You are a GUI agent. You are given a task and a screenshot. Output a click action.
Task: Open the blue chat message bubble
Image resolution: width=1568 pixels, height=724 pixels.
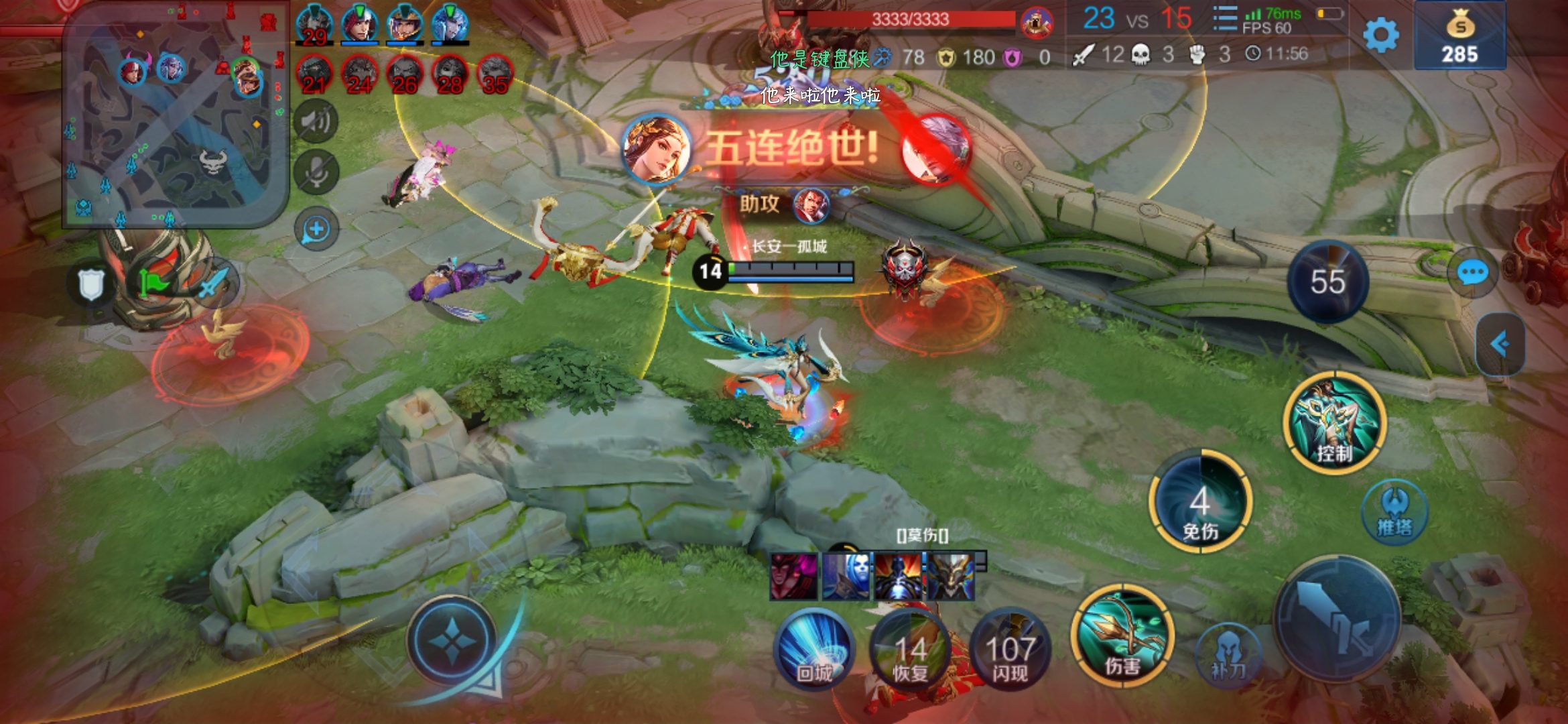pyautogui.click(x=1472, y=273)
